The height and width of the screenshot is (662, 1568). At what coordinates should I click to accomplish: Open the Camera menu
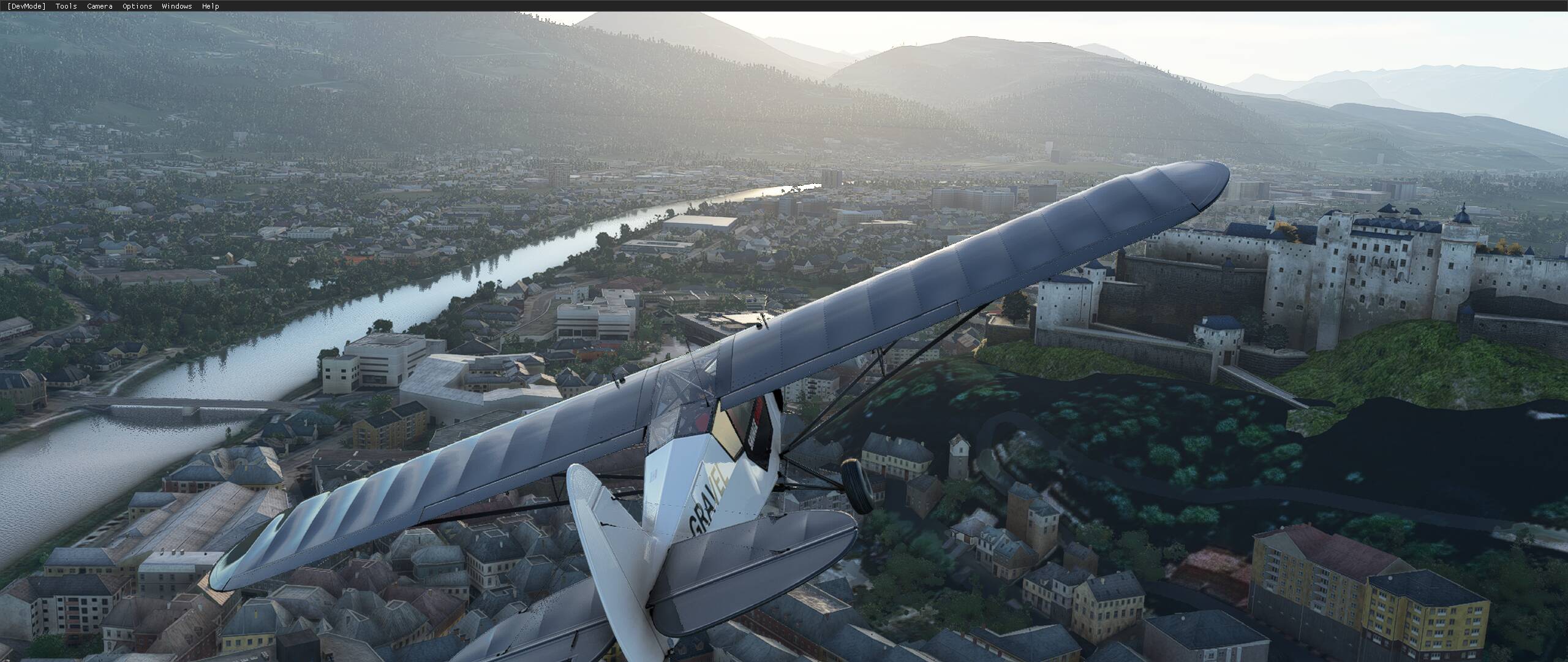[x=99, y=6]
